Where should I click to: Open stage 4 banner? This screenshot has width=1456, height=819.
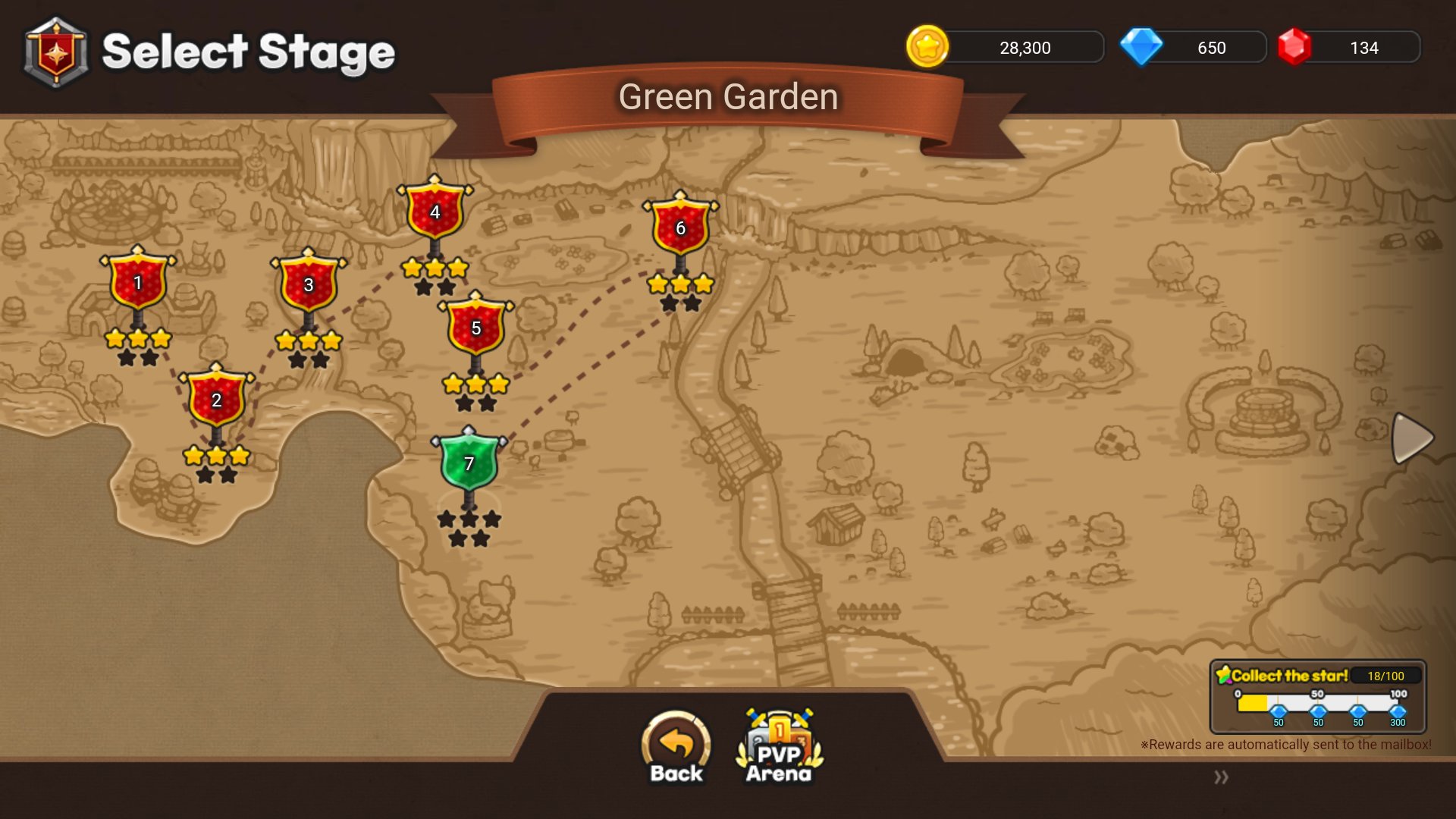coord(434,214)
